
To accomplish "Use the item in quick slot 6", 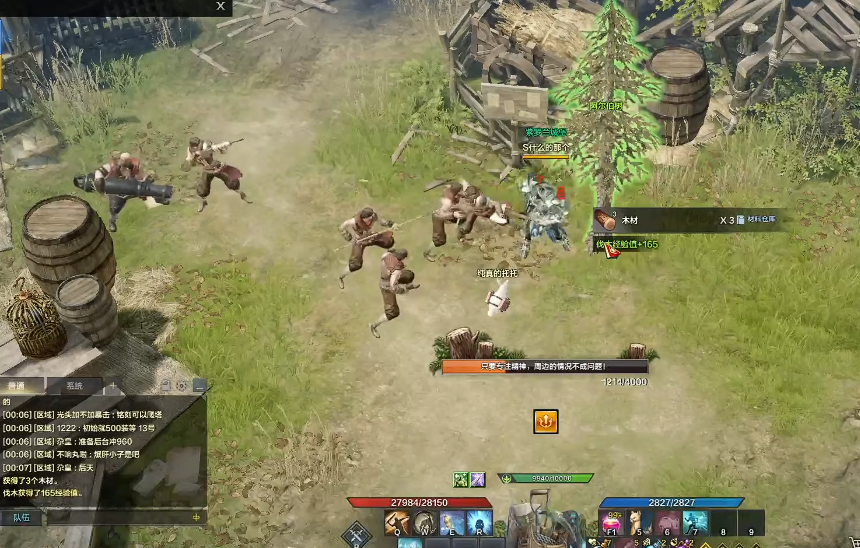I will click(667, 522).
